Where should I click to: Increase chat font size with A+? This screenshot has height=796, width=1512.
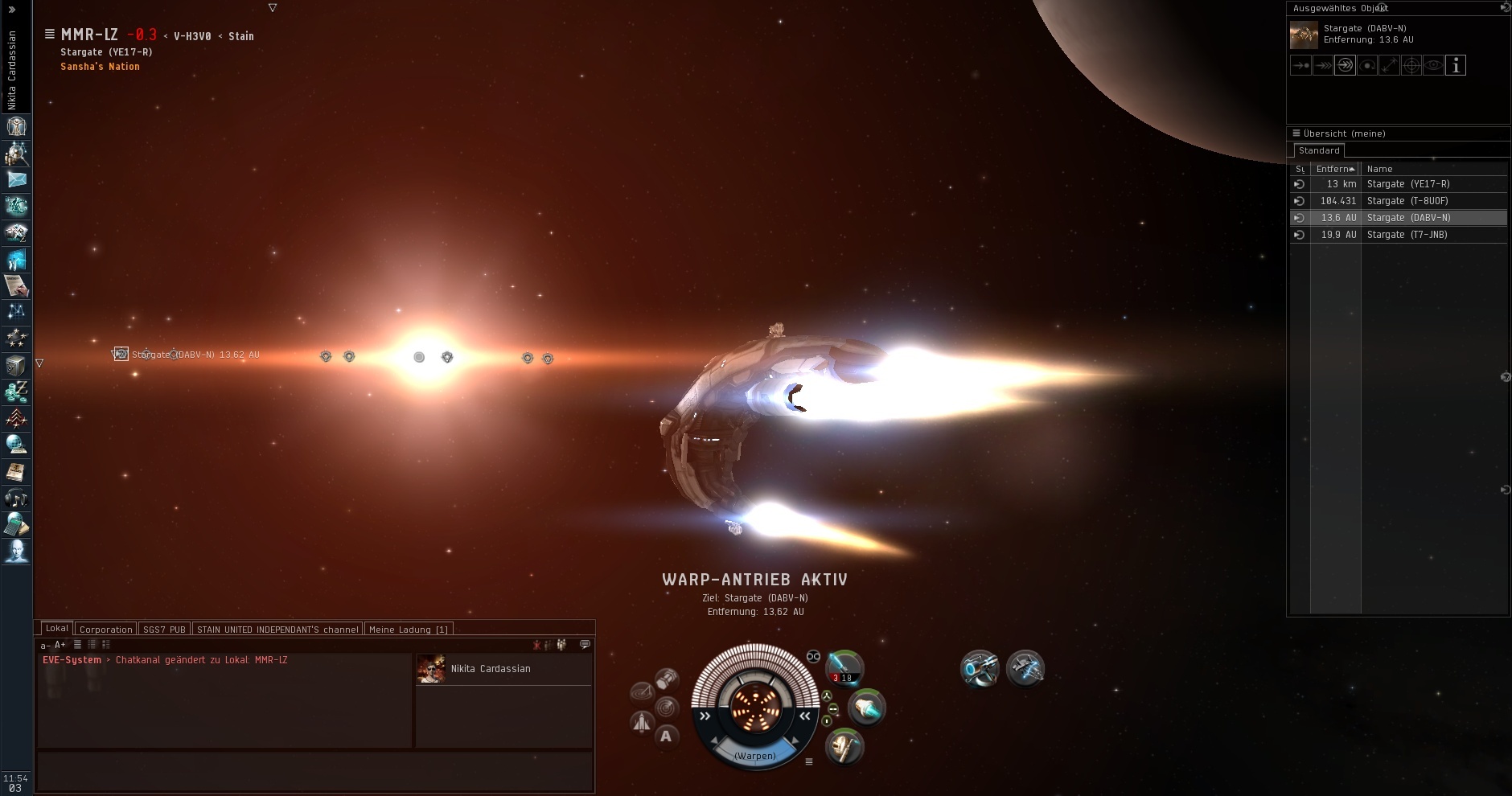60,645
